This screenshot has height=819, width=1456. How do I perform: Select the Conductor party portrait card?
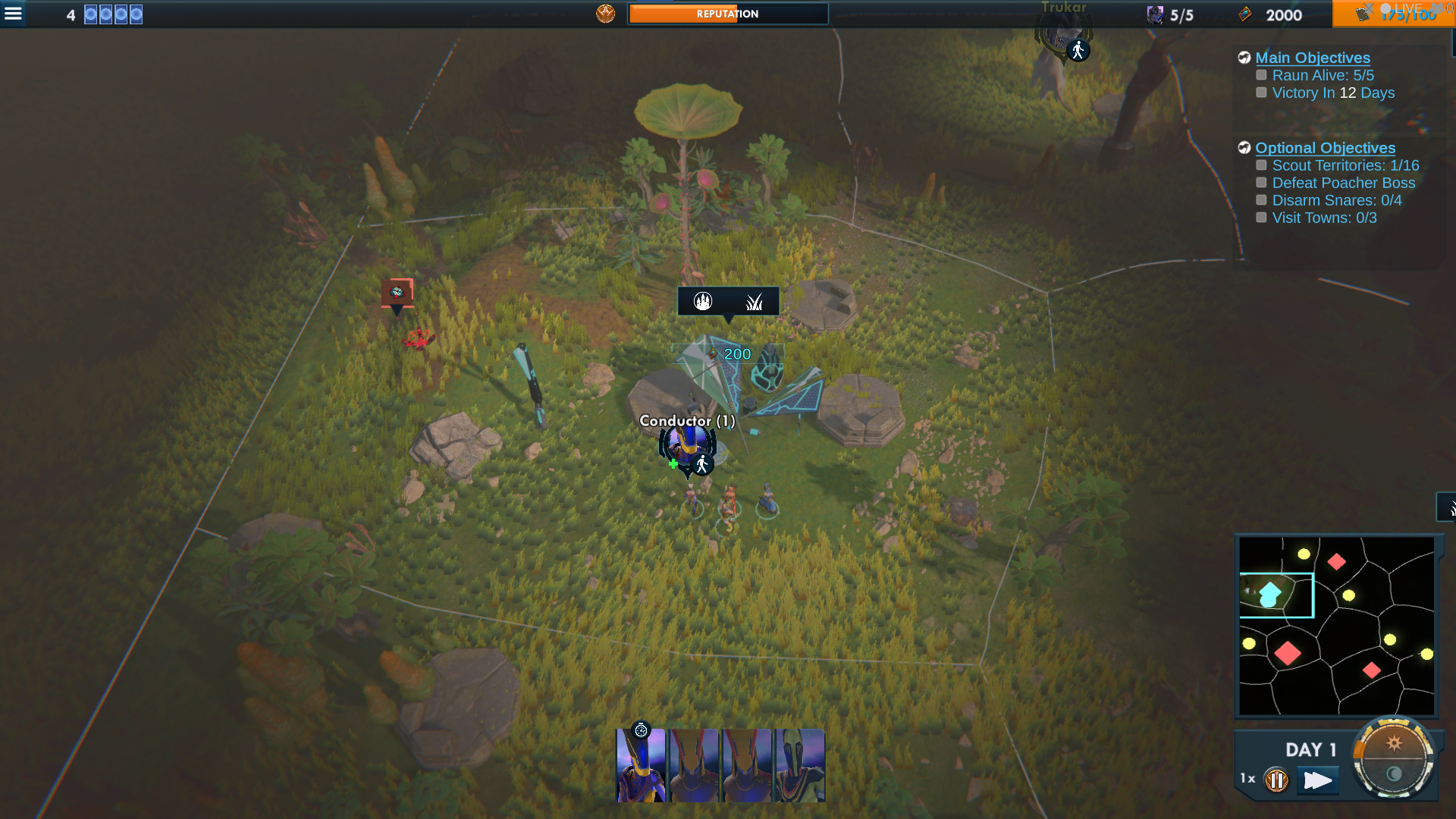(641, 765)
